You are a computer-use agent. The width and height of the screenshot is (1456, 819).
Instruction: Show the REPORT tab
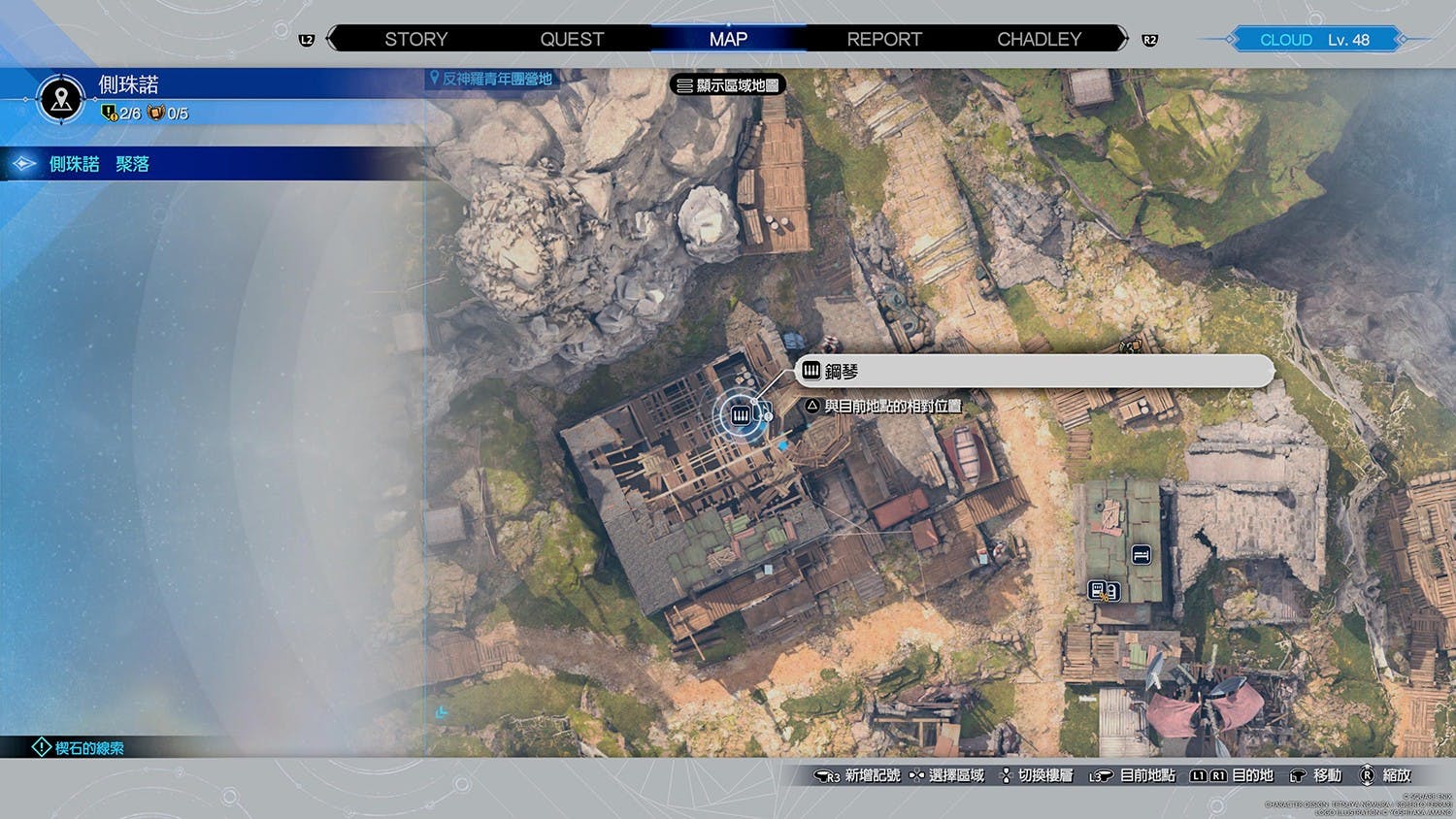click(883, 39)
